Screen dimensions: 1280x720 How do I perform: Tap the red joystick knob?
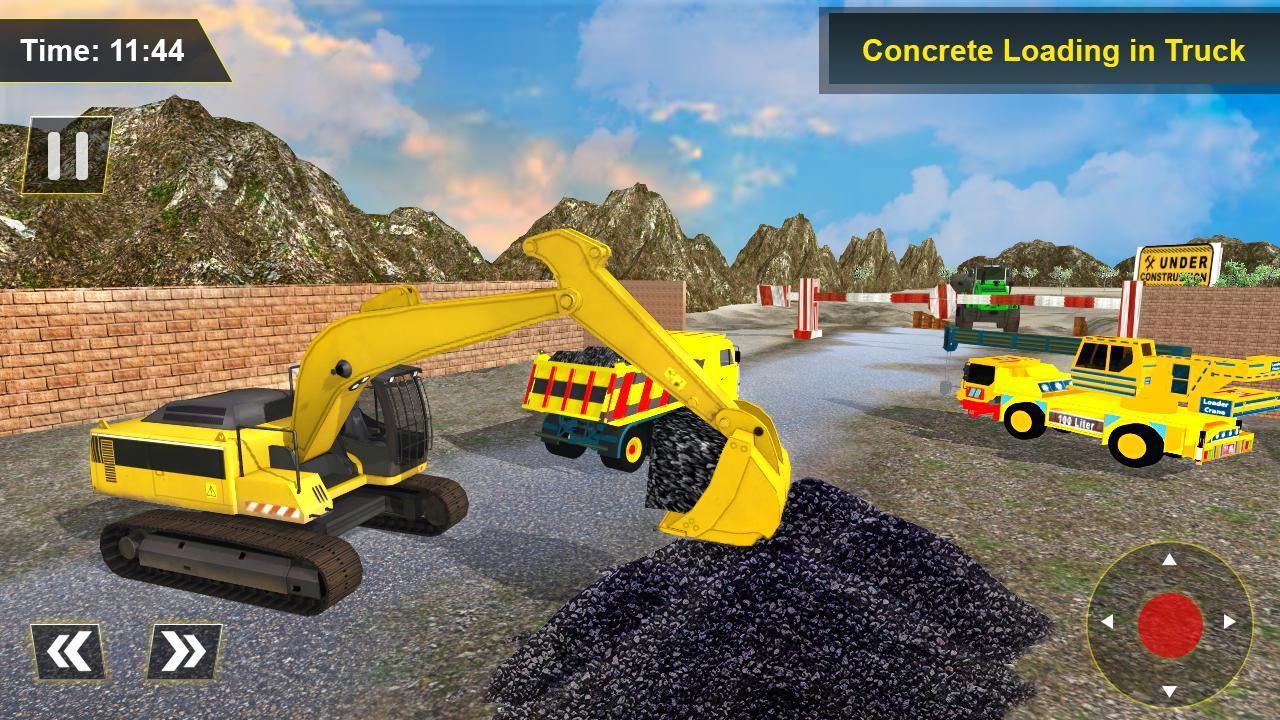(1170, 622)
